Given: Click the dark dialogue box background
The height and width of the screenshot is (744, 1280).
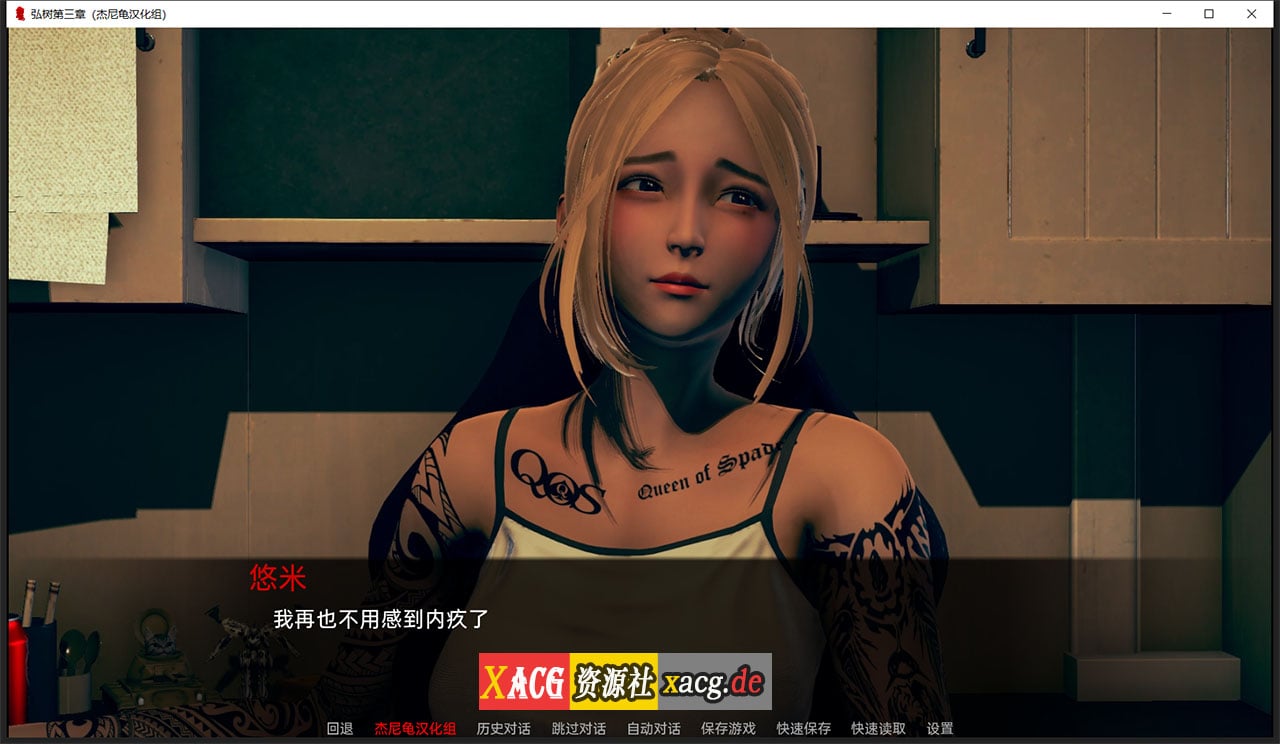Looking at the screenshot, I should [x=950, y=600].
